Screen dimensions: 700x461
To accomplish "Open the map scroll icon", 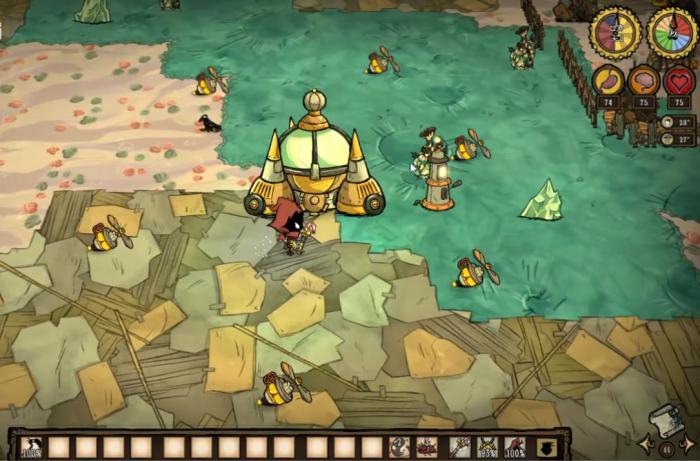I will pos(665,420).
